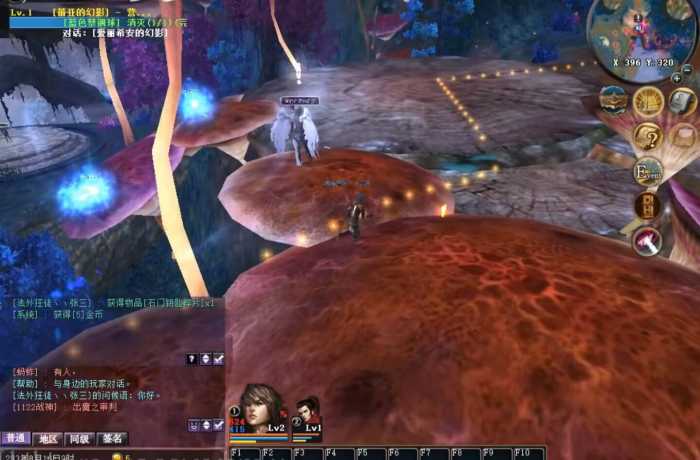700x460 pixels.
Task: Switch to the 普通 chat tab
Action: [x=16, y=438]
